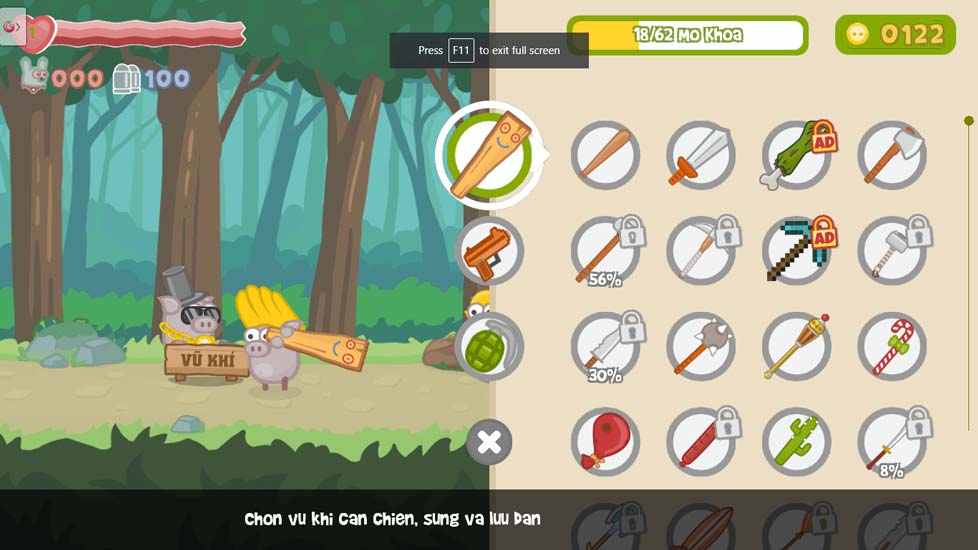This screenshot has width=978, height=550.
Task: Select the red ham leg weapon
Action: 605,441
